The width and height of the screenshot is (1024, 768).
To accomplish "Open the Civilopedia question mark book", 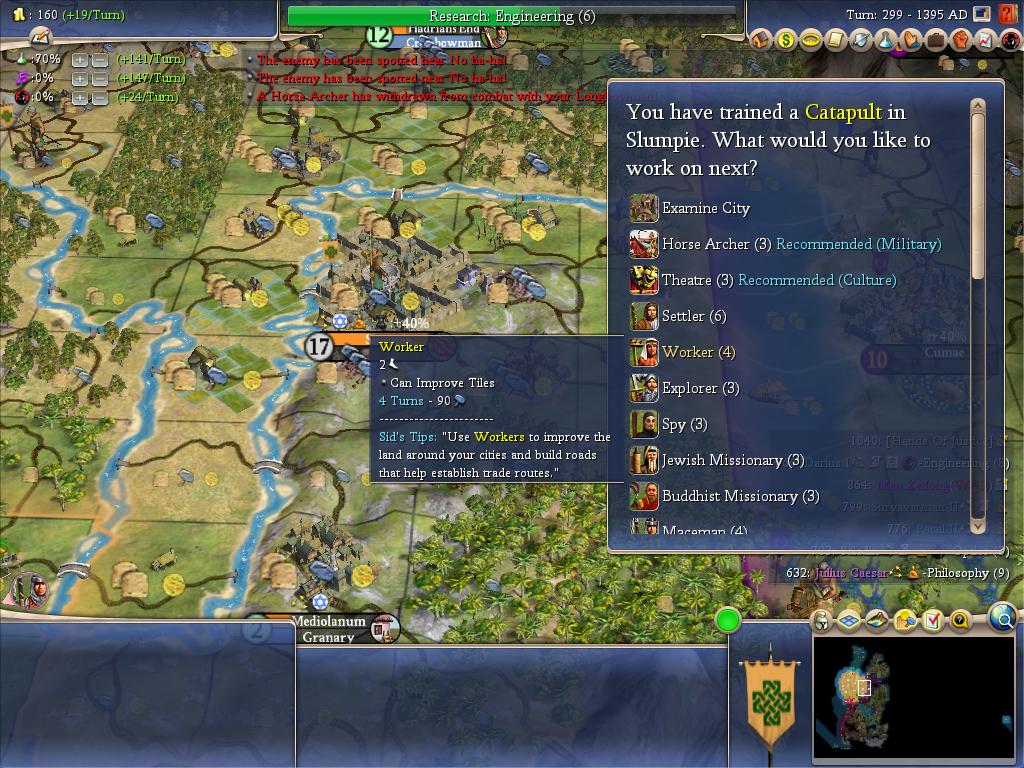I will pos(959,621).
